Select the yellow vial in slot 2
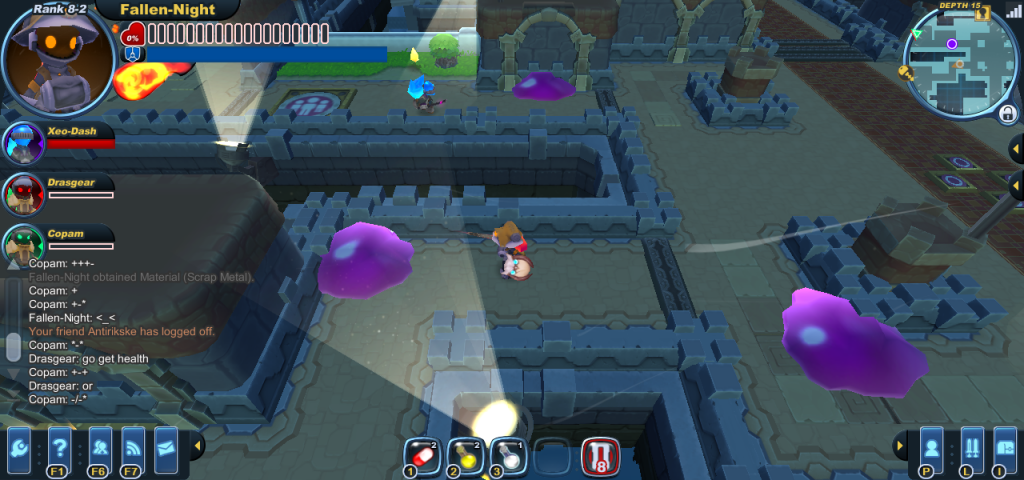Screen dimensions: 1024x480 465,455
